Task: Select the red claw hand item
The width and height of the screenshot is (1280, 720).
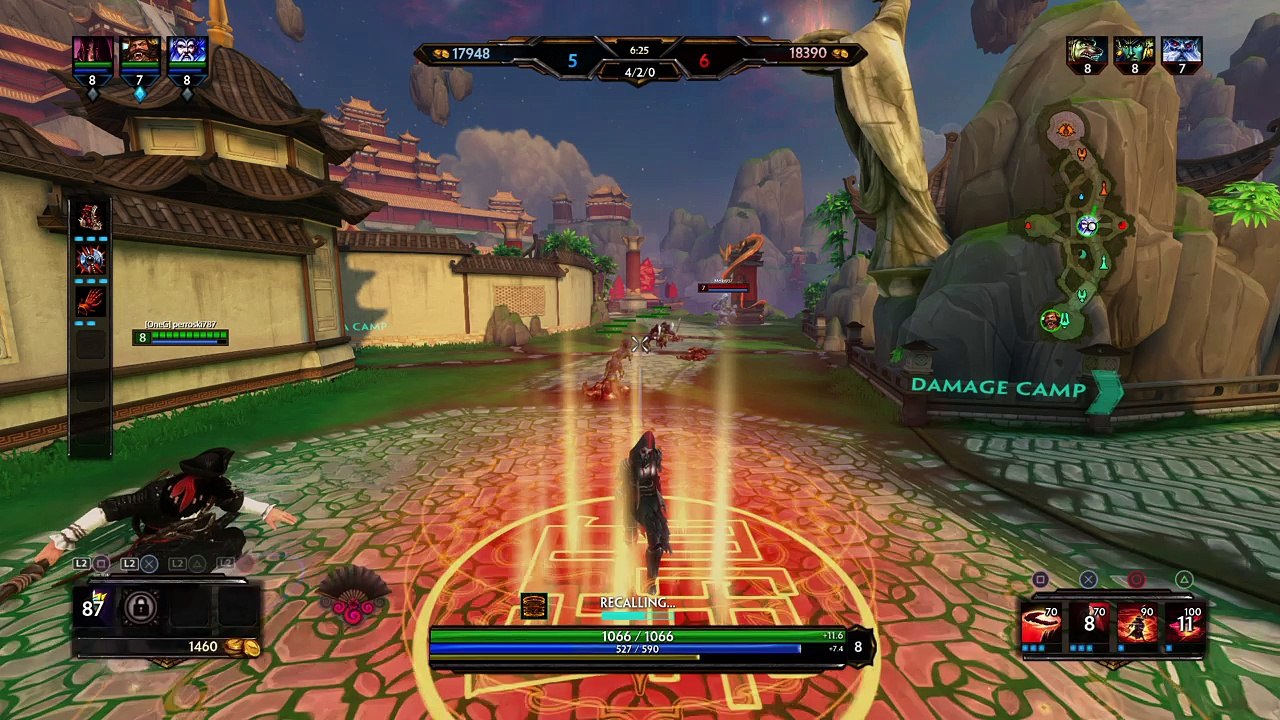Action: pyautogui.click(x=90, y=302)
